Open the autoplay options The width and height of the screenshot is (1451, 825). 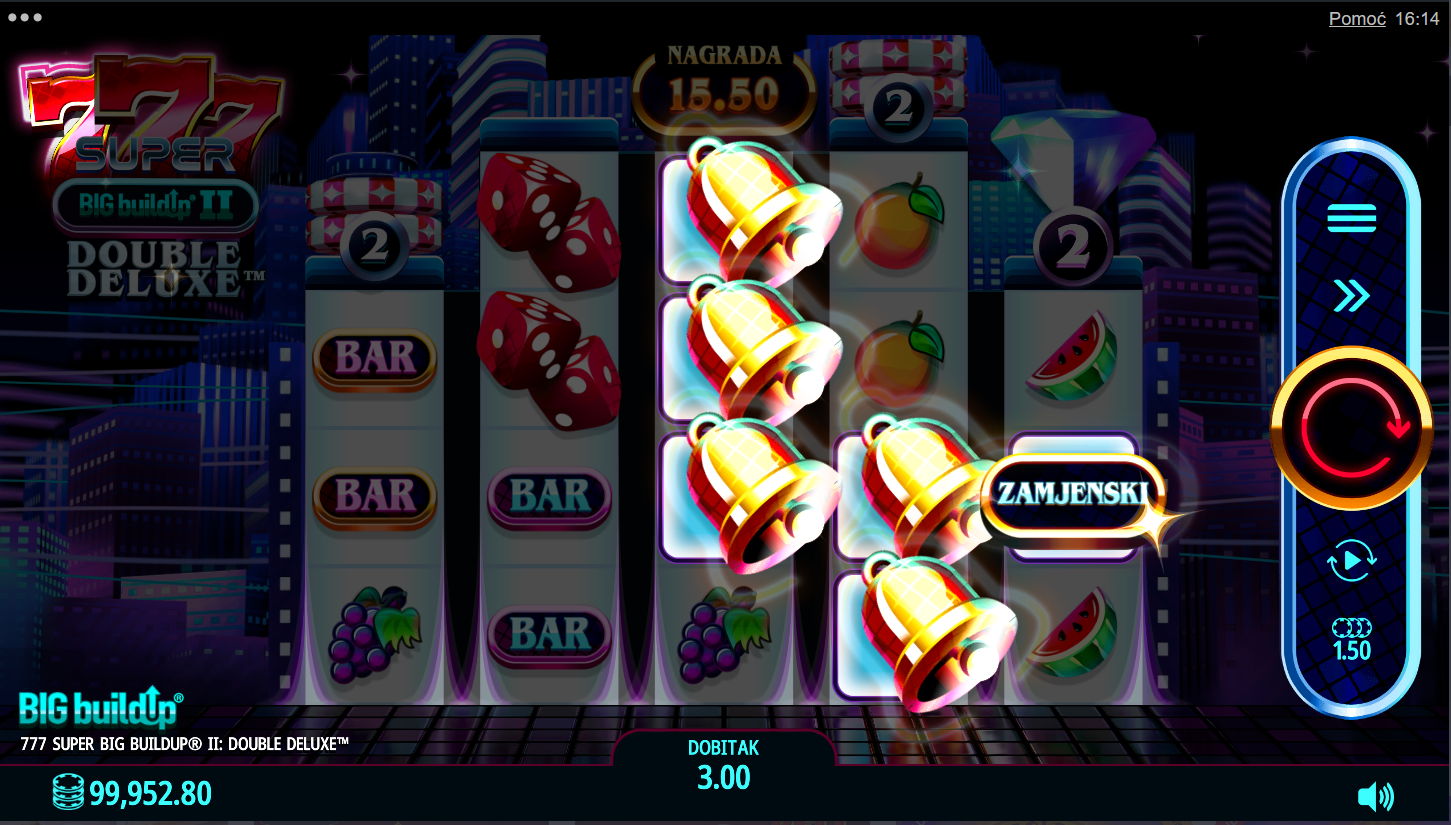[1351, 561]
